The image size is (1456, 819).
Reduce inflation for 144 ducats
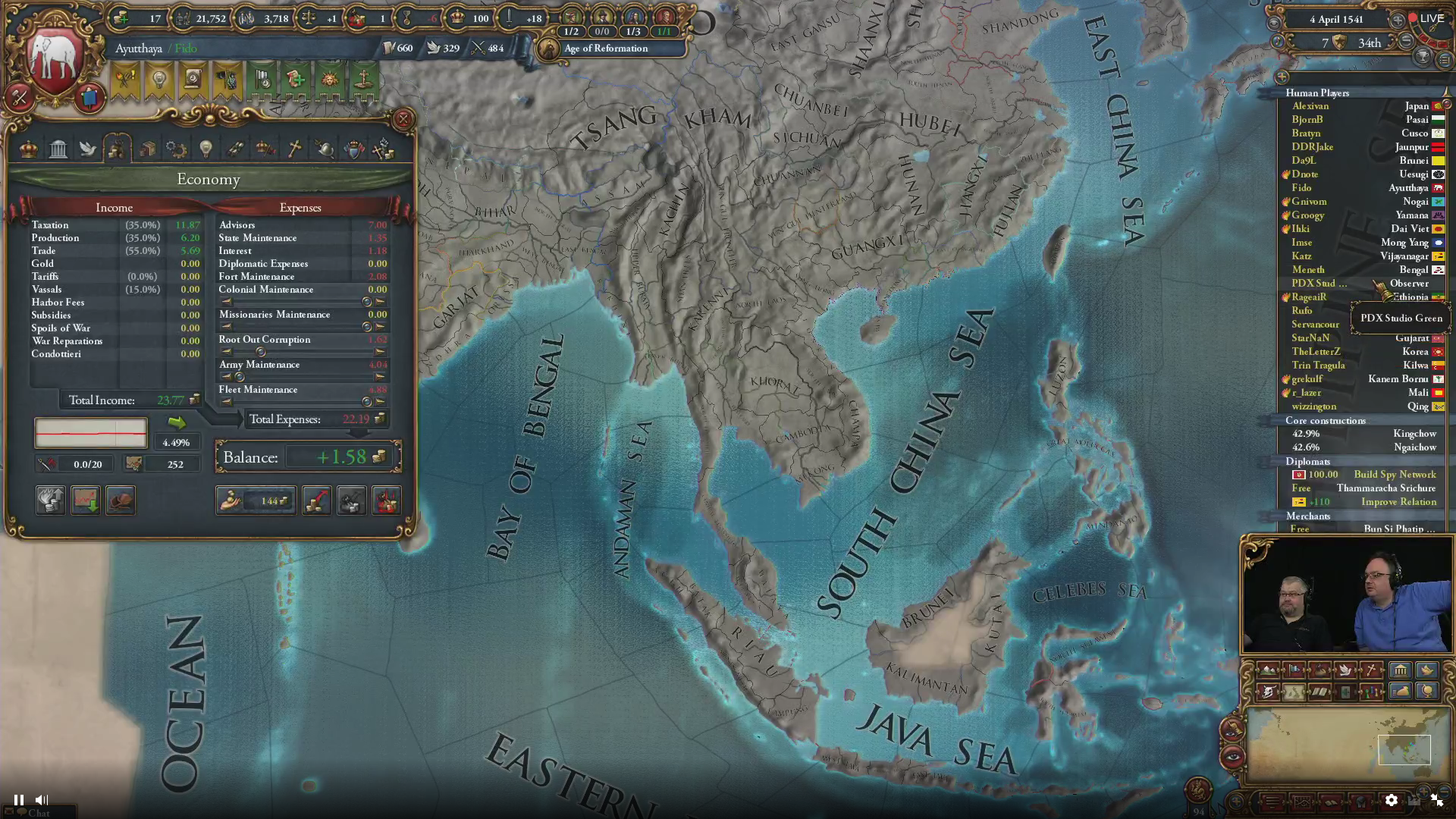(256, 500)
